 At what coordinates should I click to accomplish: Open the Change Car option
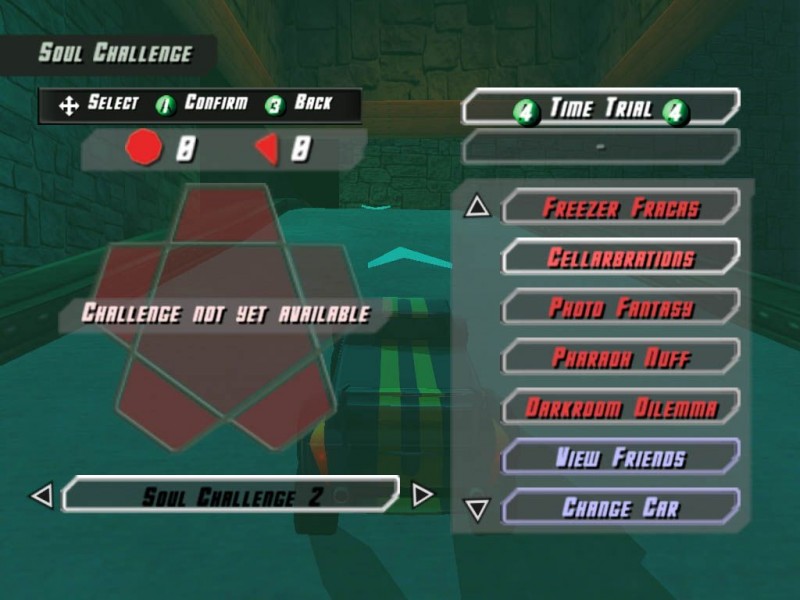pos(620,507)
